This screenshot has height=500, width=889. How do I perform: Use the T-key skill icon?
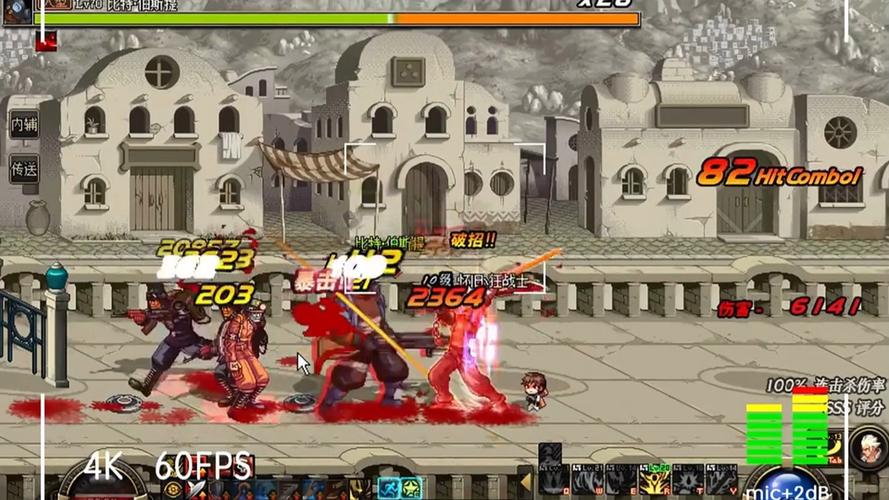(x=687, y=481)
